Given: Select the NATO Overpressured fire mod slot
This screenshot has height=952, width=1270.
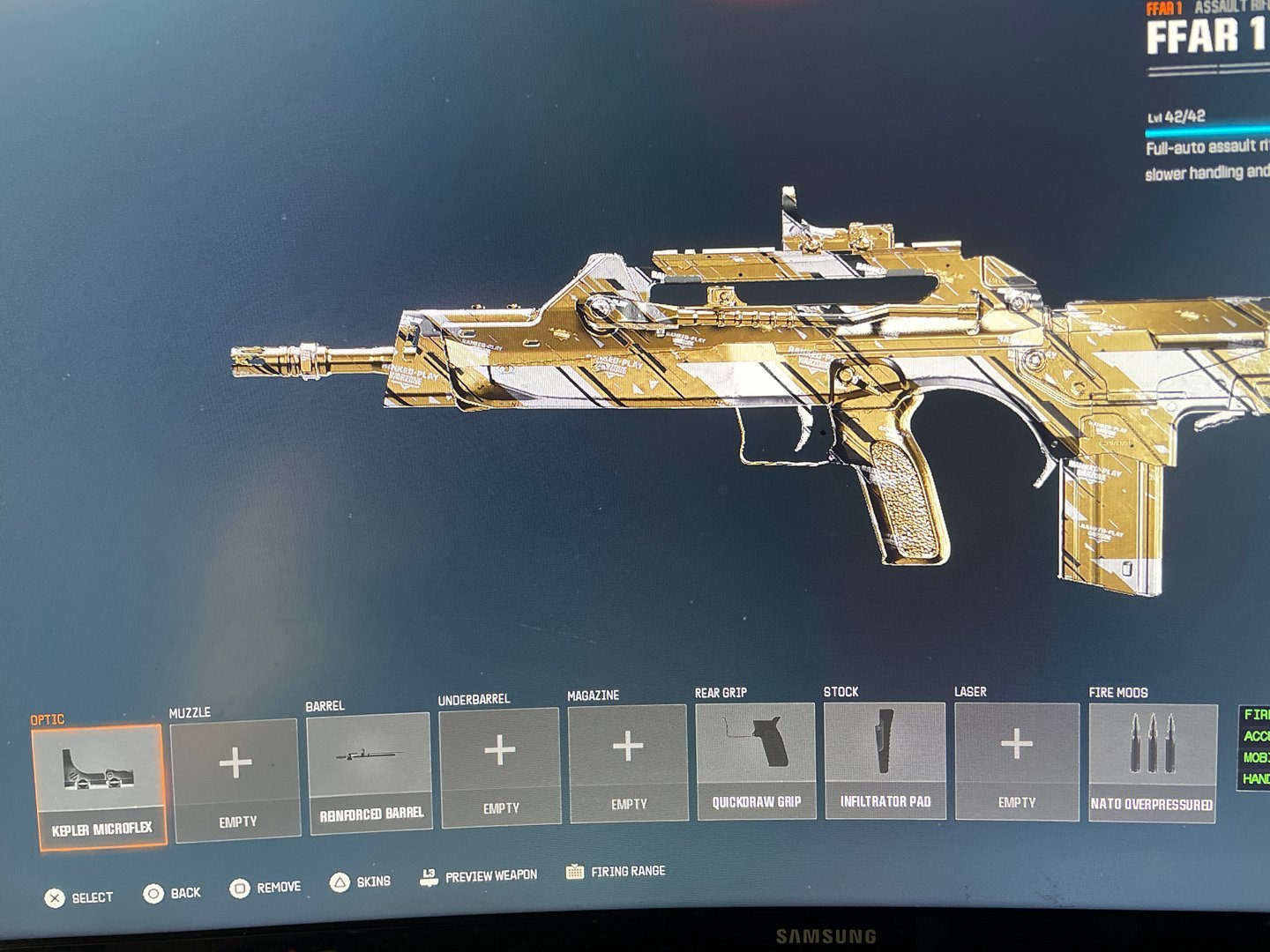Looking at the screenshot, I should (1152, 762).
